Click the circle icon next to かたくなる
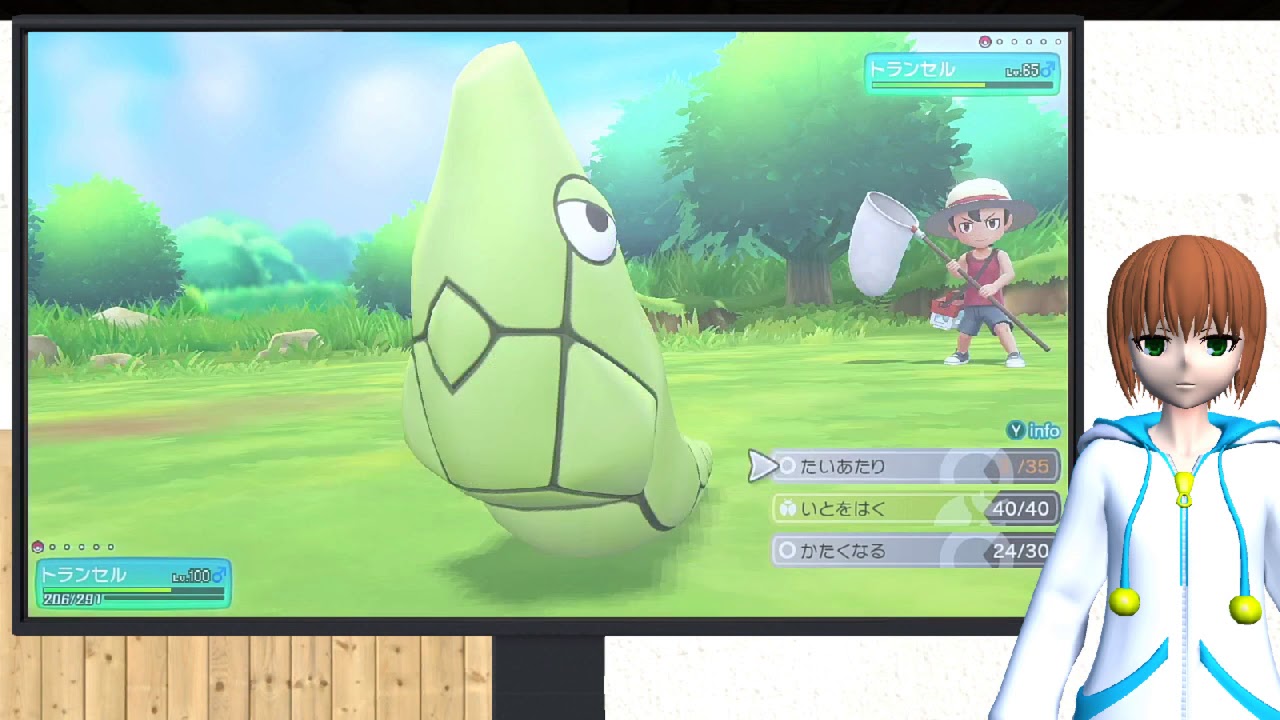The image size is (1280, 720). tap(788, 549)
